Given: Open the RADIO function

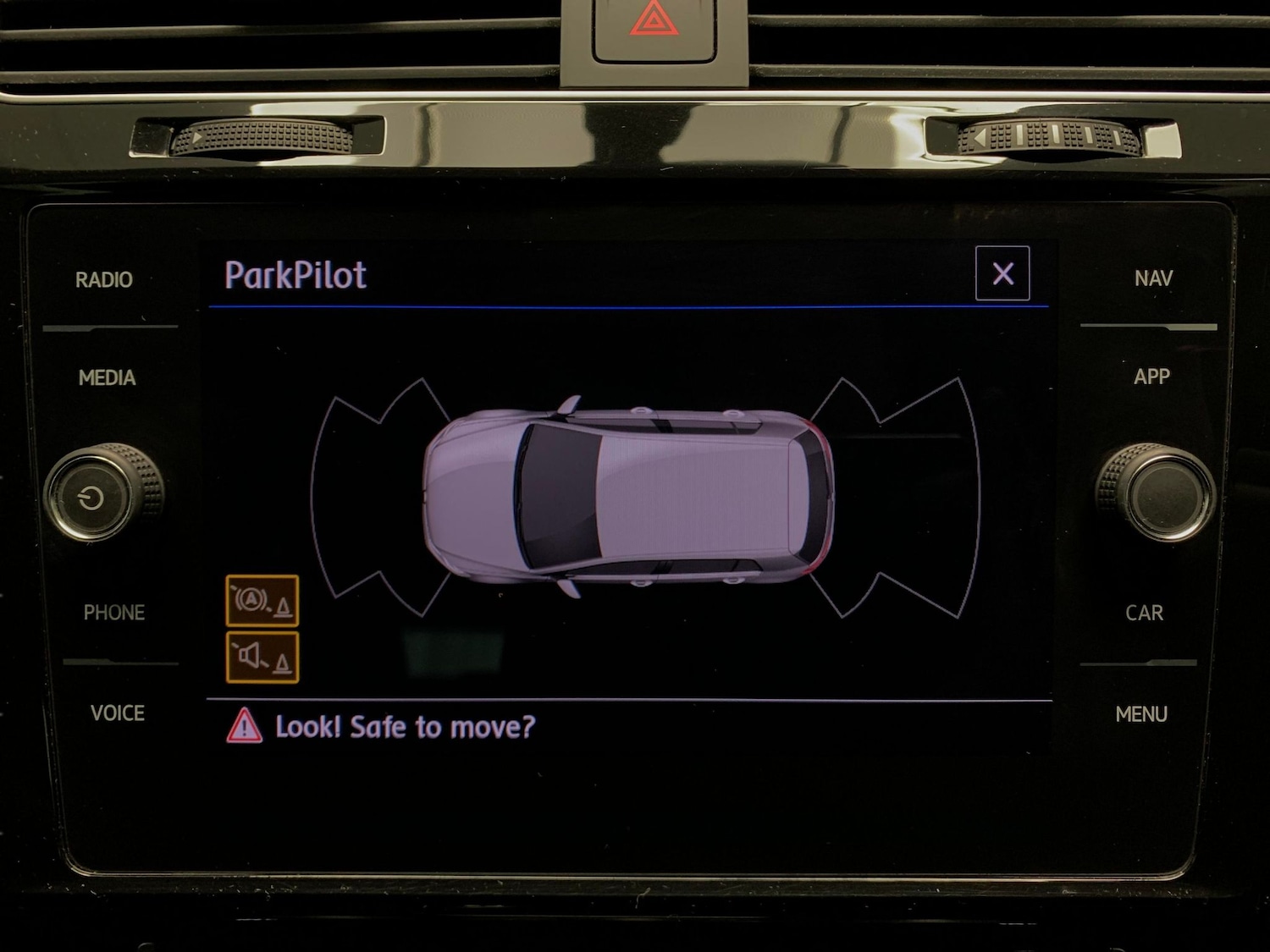Looking at the screenshot, I should tap(104, 278).
